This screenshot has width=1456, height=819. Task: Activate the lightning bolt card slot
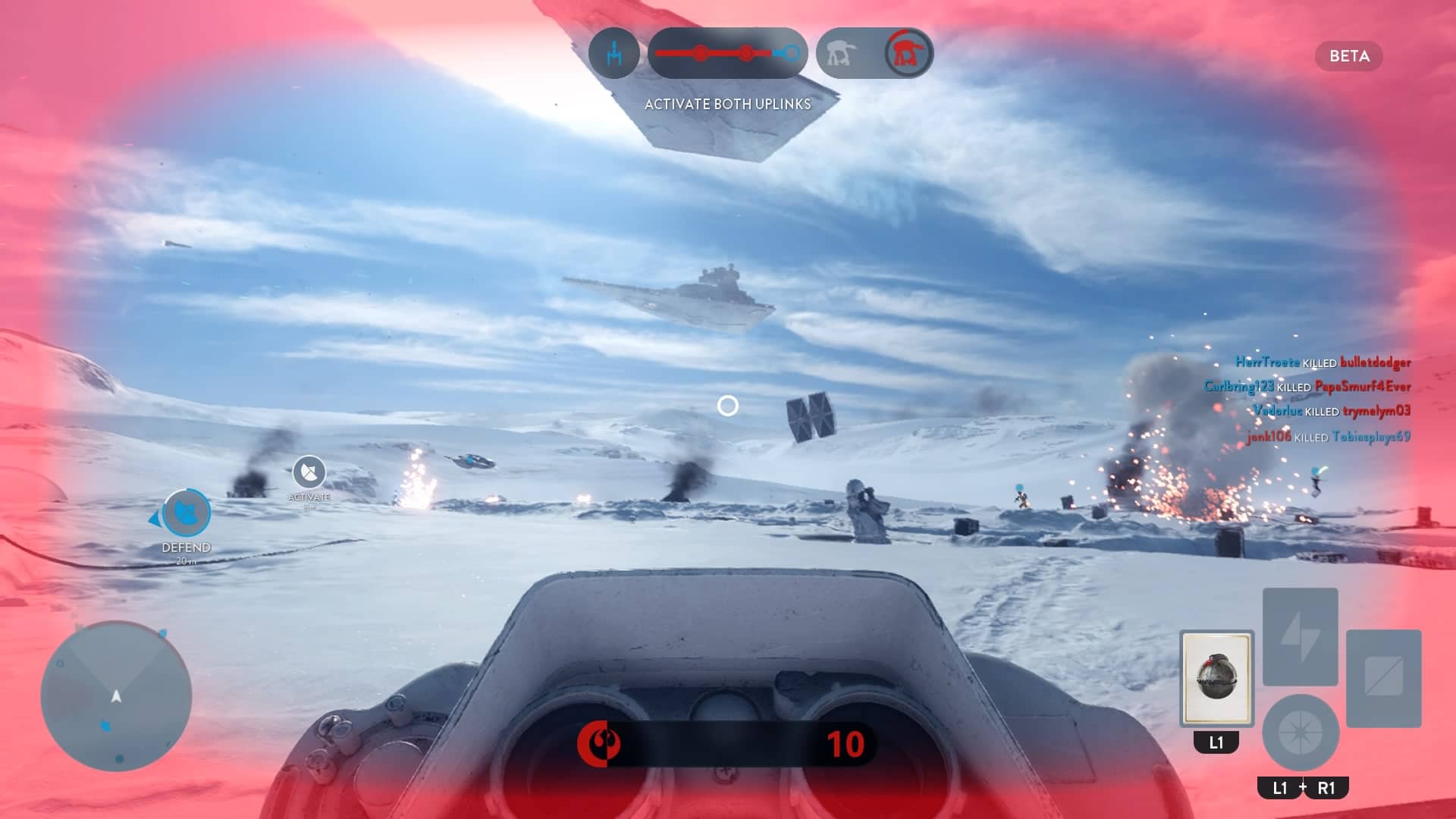pyautogui.click(x=1300, y=636)
